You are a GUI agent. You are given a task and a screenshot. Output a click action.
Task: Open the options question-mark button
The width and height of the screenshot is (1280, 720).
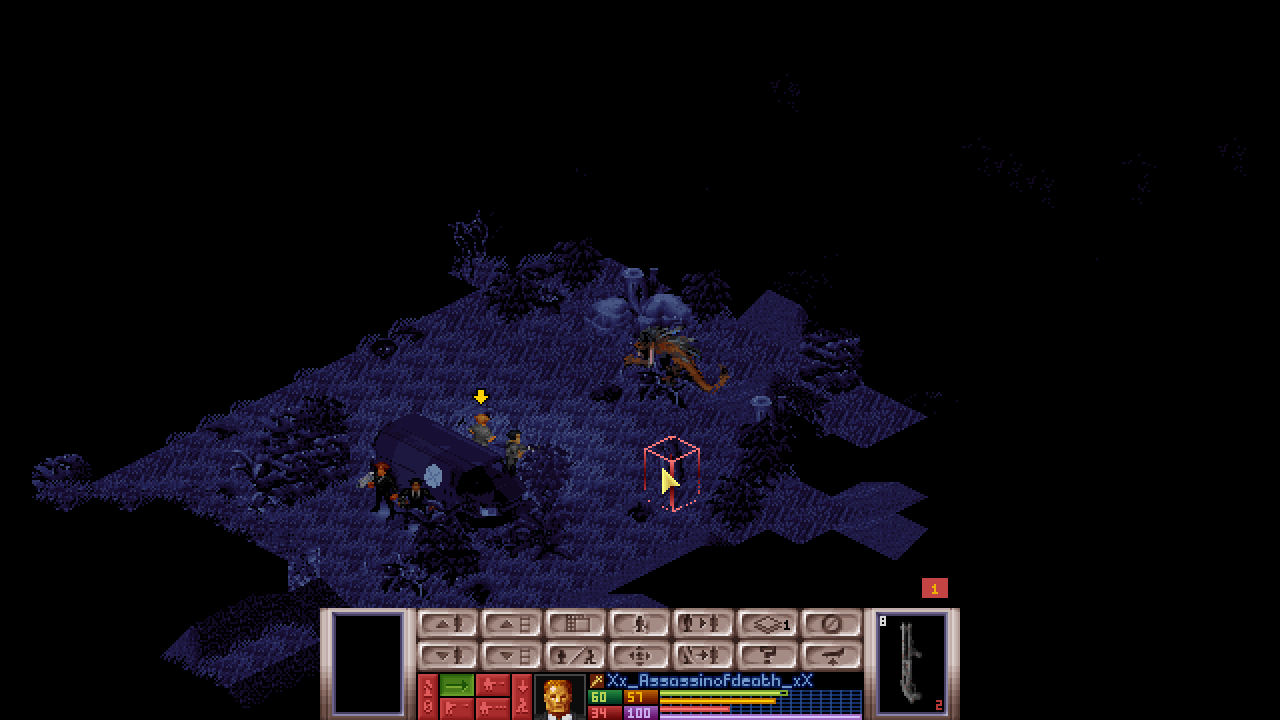pyautogui.click(x=768, y=656)
